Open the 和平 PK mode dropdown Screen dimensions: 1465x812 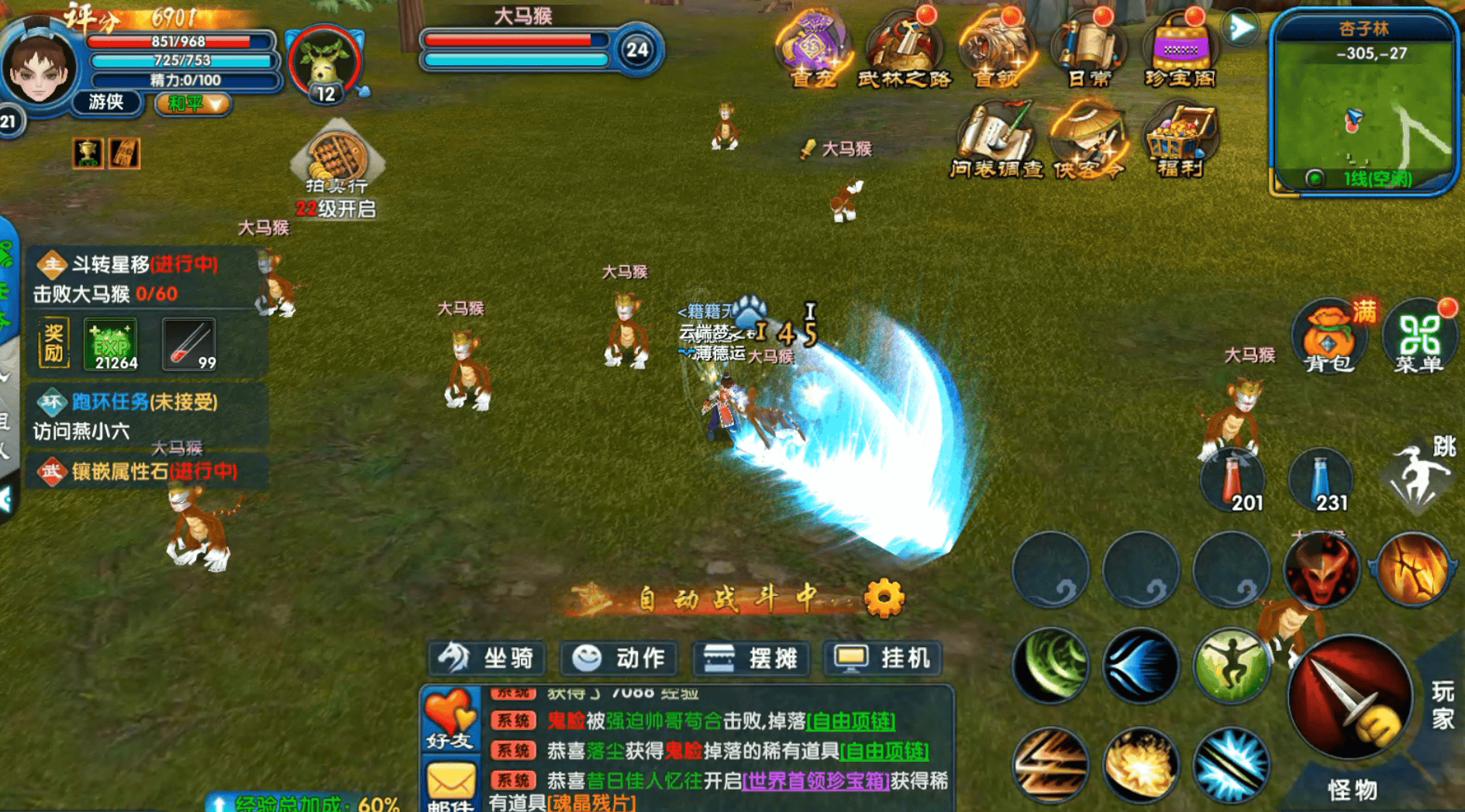tap(192, 104)
